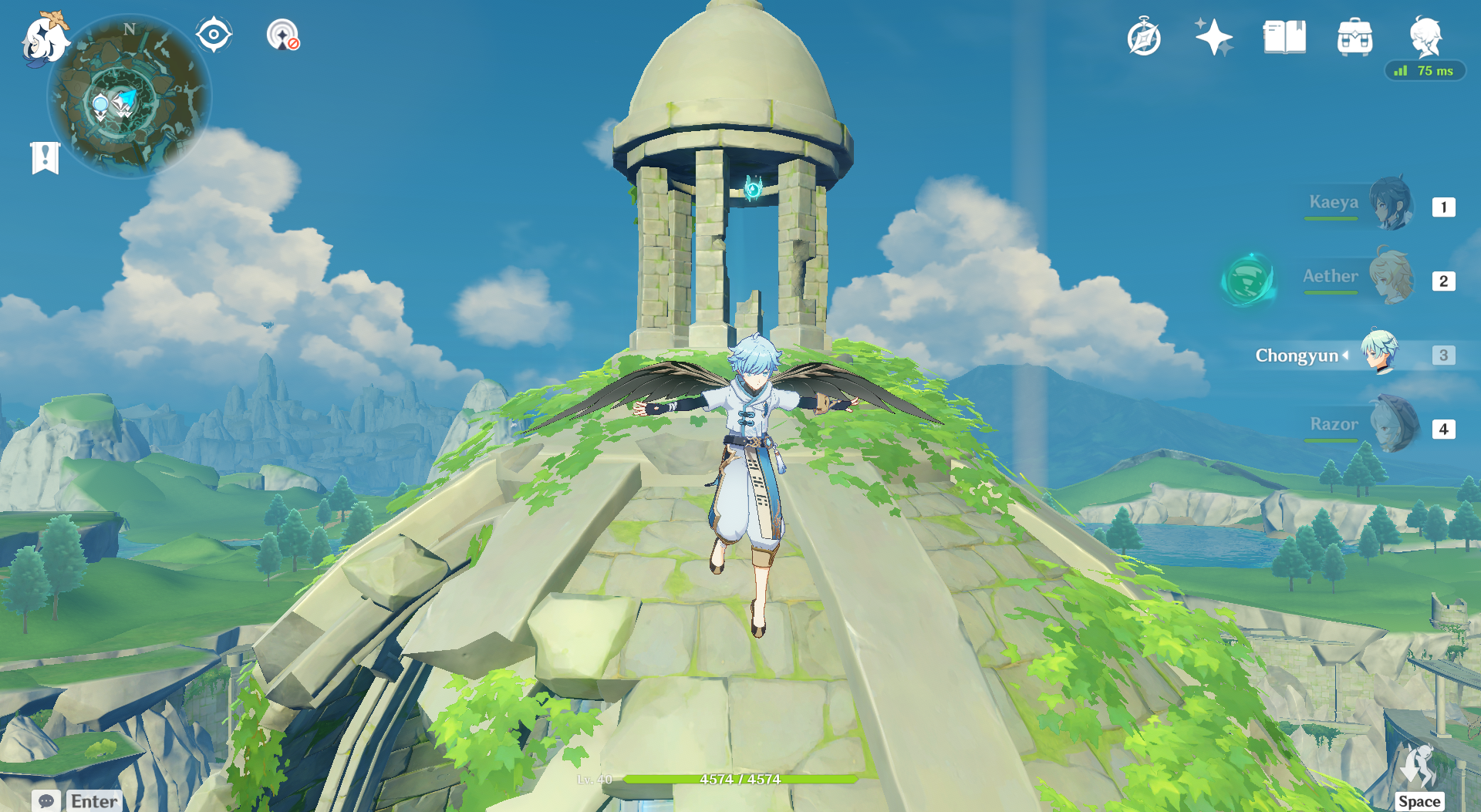Open the circular minimap
This screenshot has width=1481, height=812.
click(129, 98)
